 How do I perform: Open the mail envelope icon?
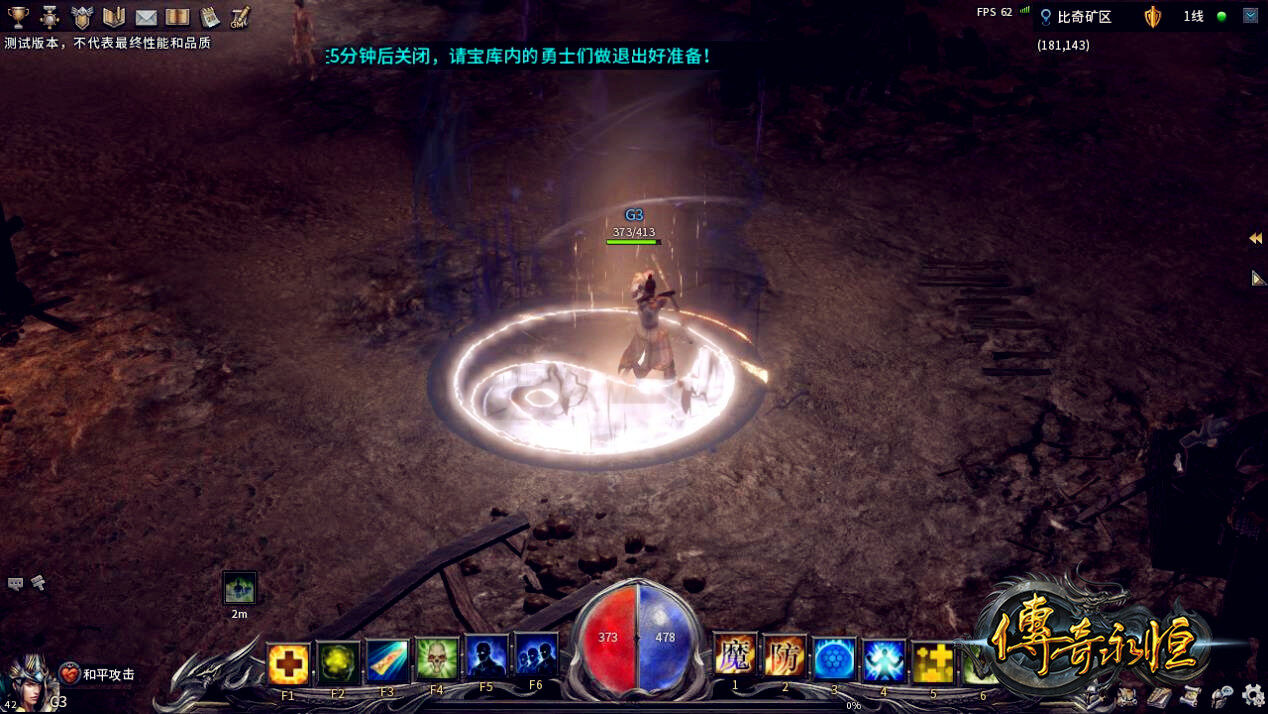click(146, 17)
